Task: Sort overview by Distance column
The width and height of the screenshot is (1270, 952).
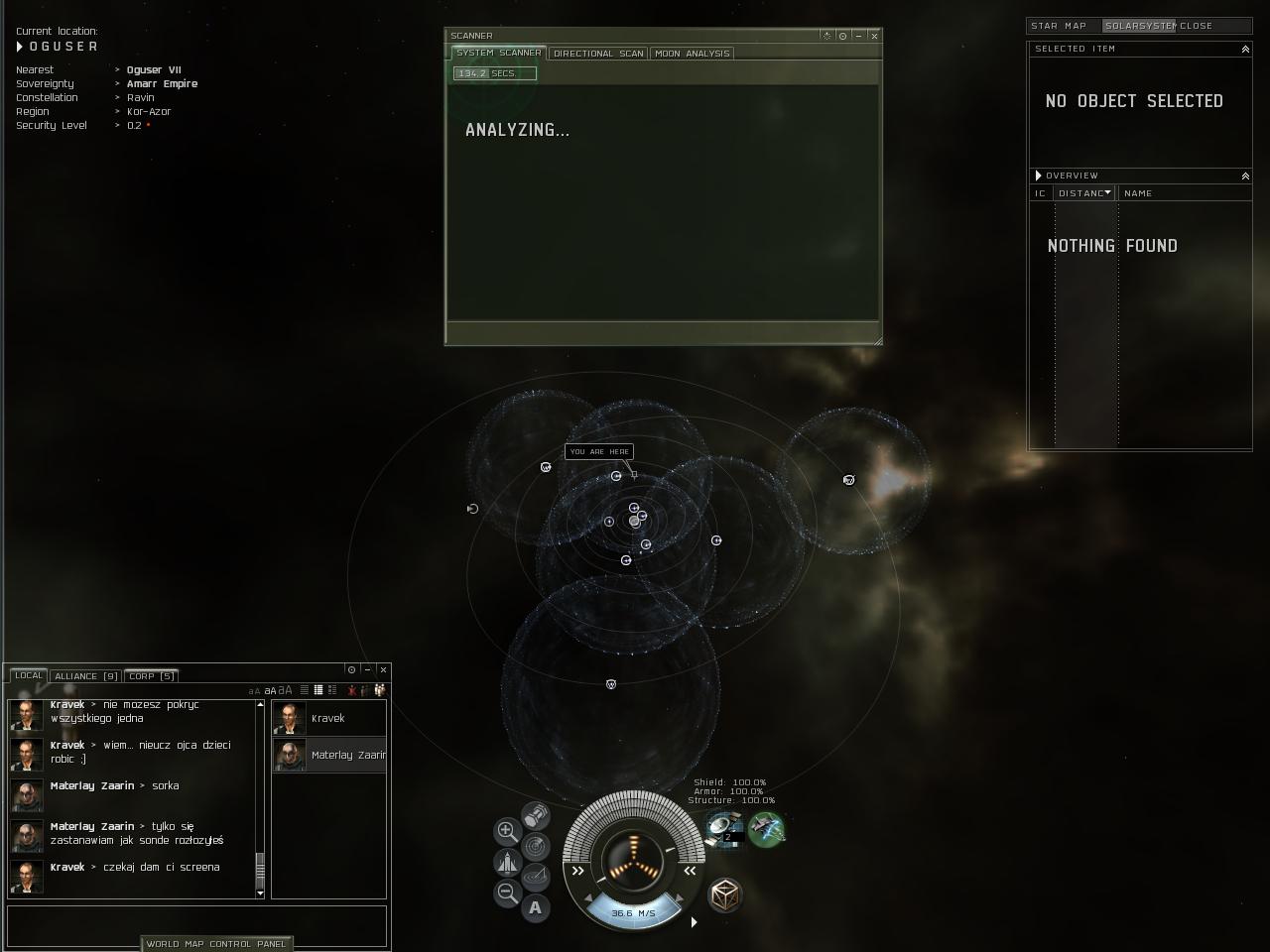Action: (1083, 193)
